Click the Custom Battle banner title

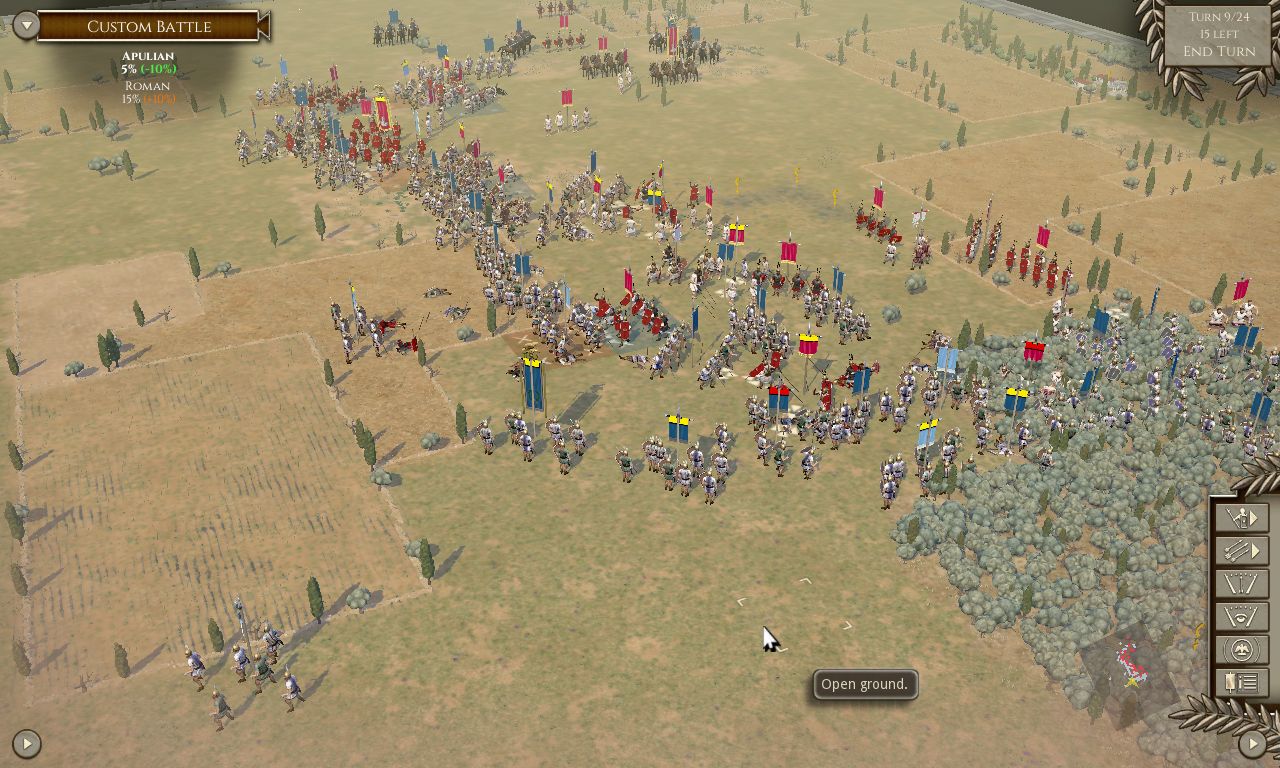point(150,26)
